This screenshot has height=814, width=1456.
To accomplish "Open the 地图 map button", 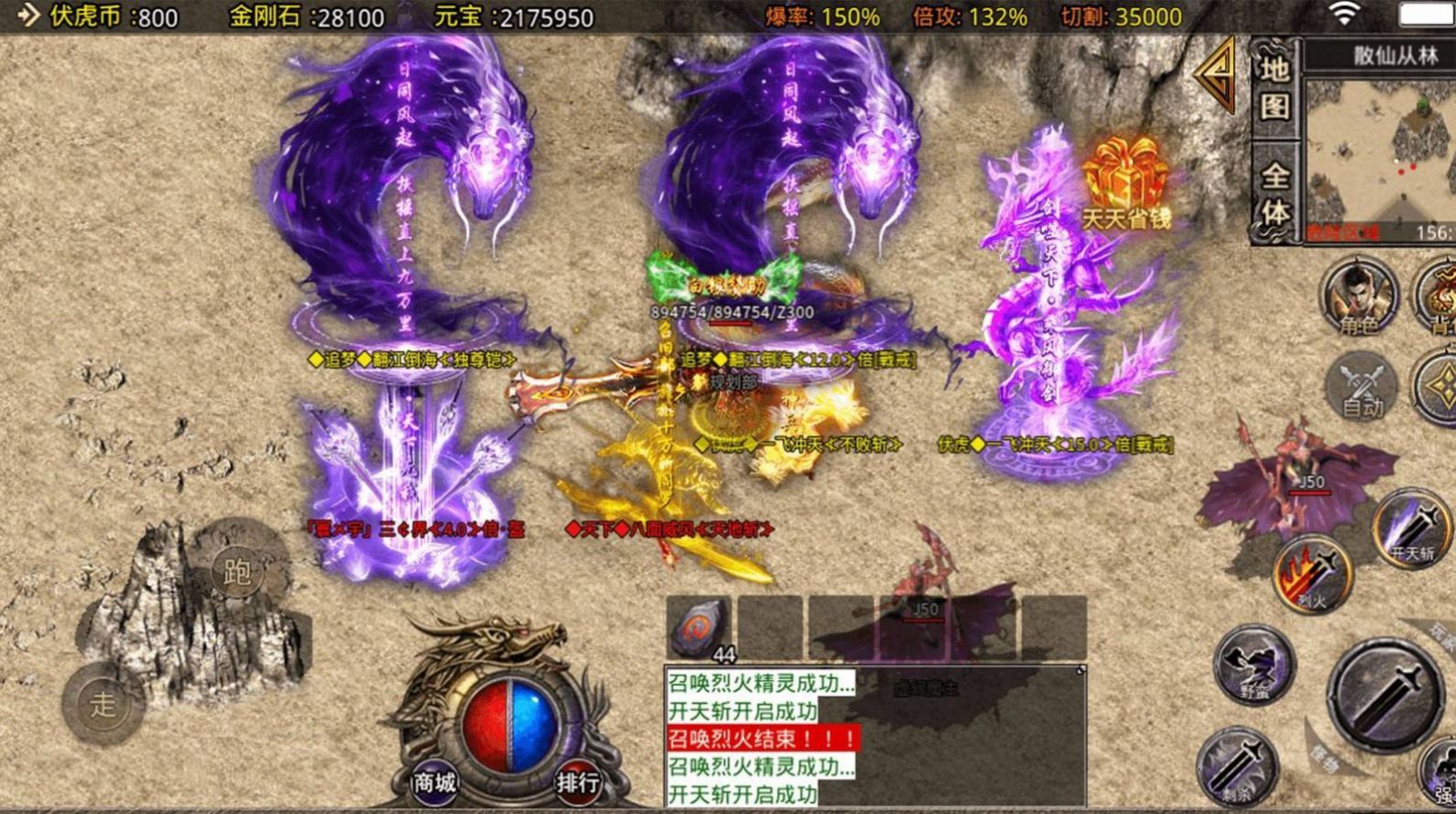I will 1274,88.
